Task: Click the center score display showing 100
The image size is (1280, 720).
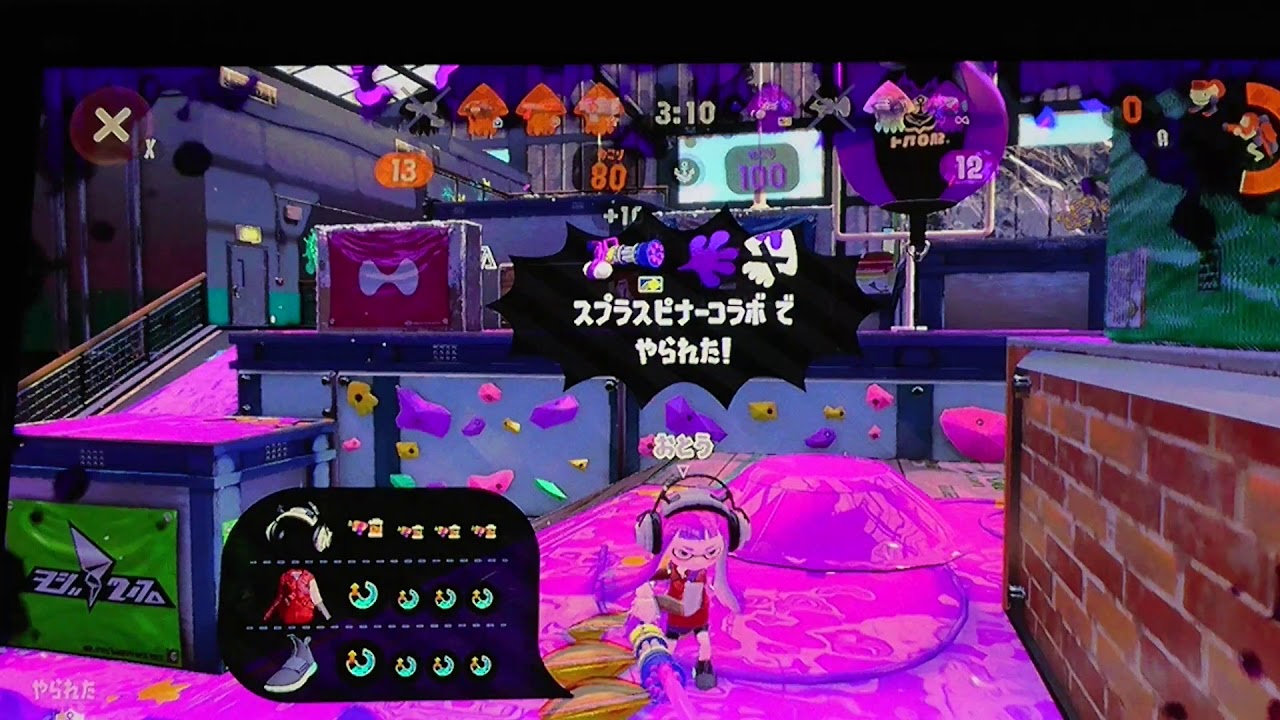Action: [x=762, y=172]
